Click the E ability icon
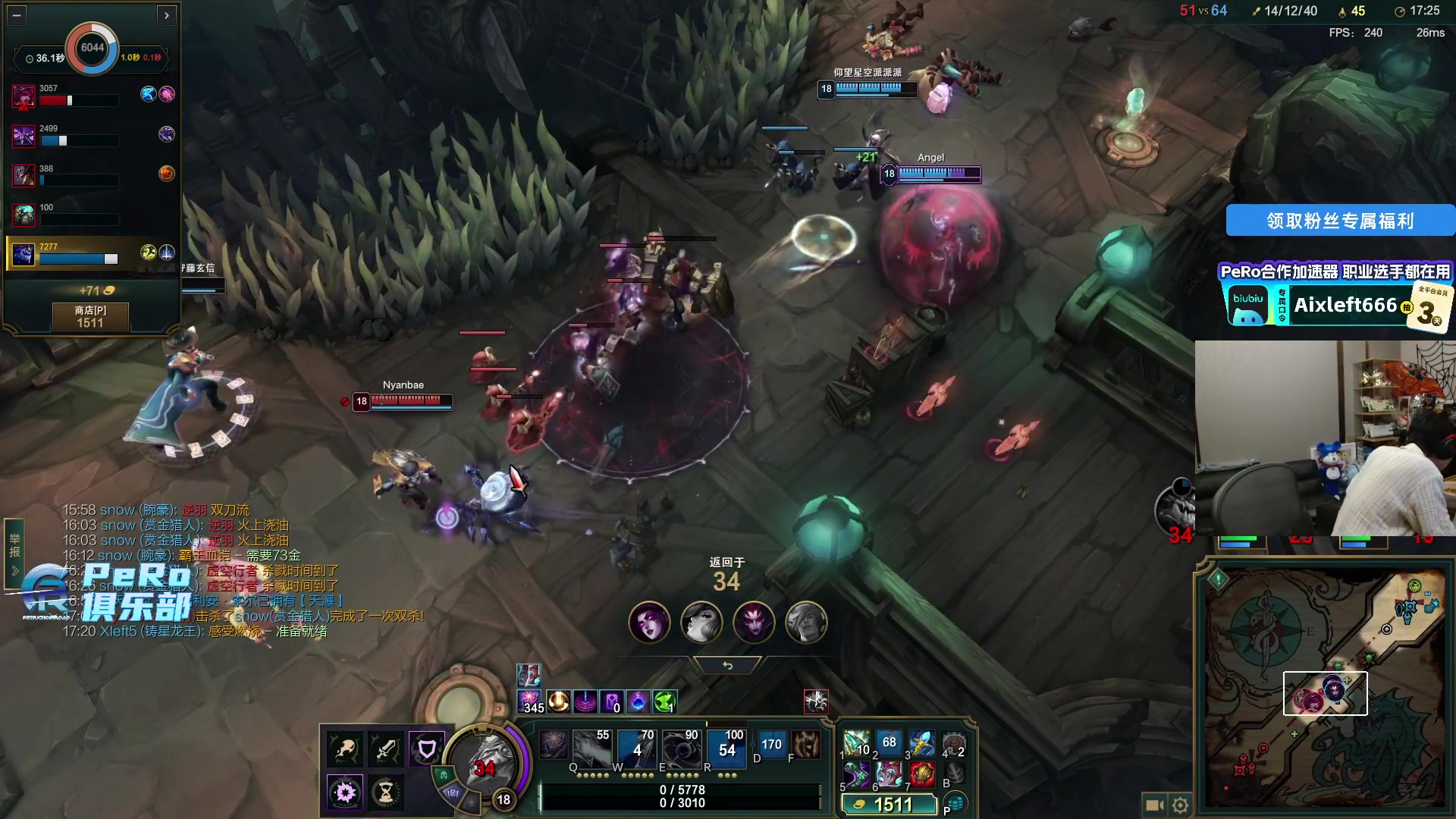This screenshot has width=1456, height=819. pyautogui.click(x=680, y=746)
